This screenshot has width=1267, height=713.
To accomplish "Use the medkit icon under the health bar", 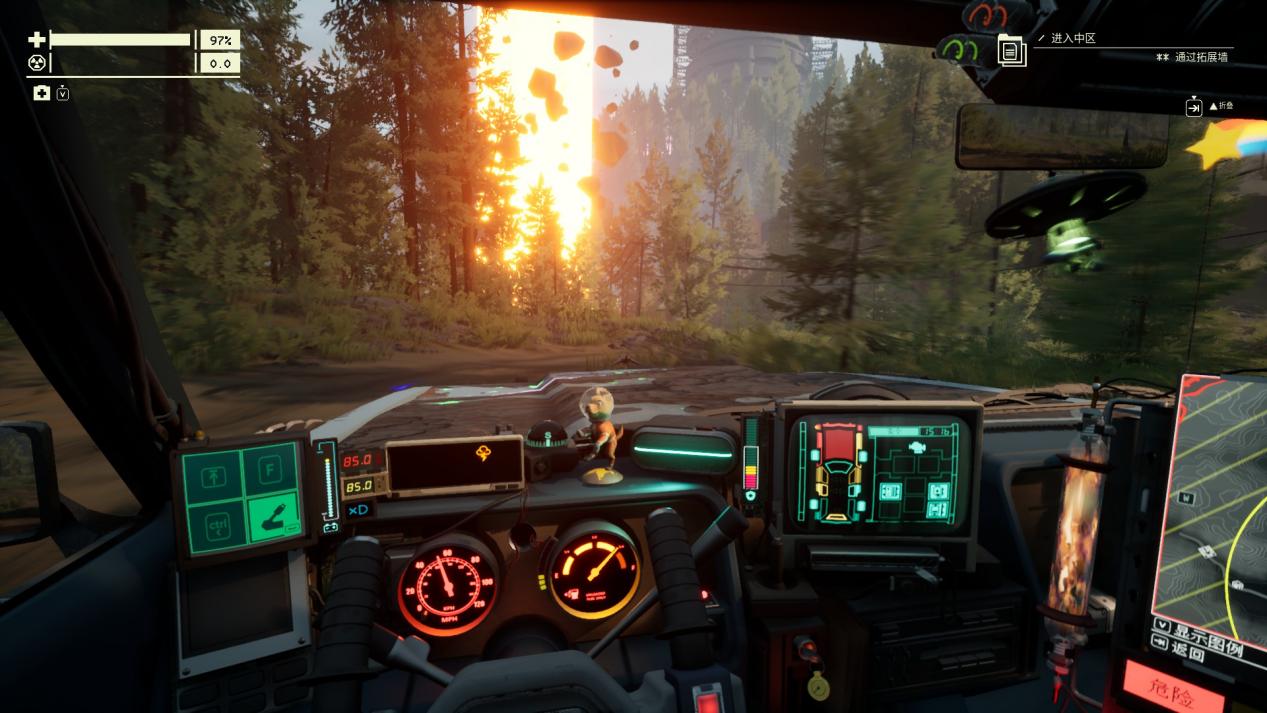I will (42, 93).
